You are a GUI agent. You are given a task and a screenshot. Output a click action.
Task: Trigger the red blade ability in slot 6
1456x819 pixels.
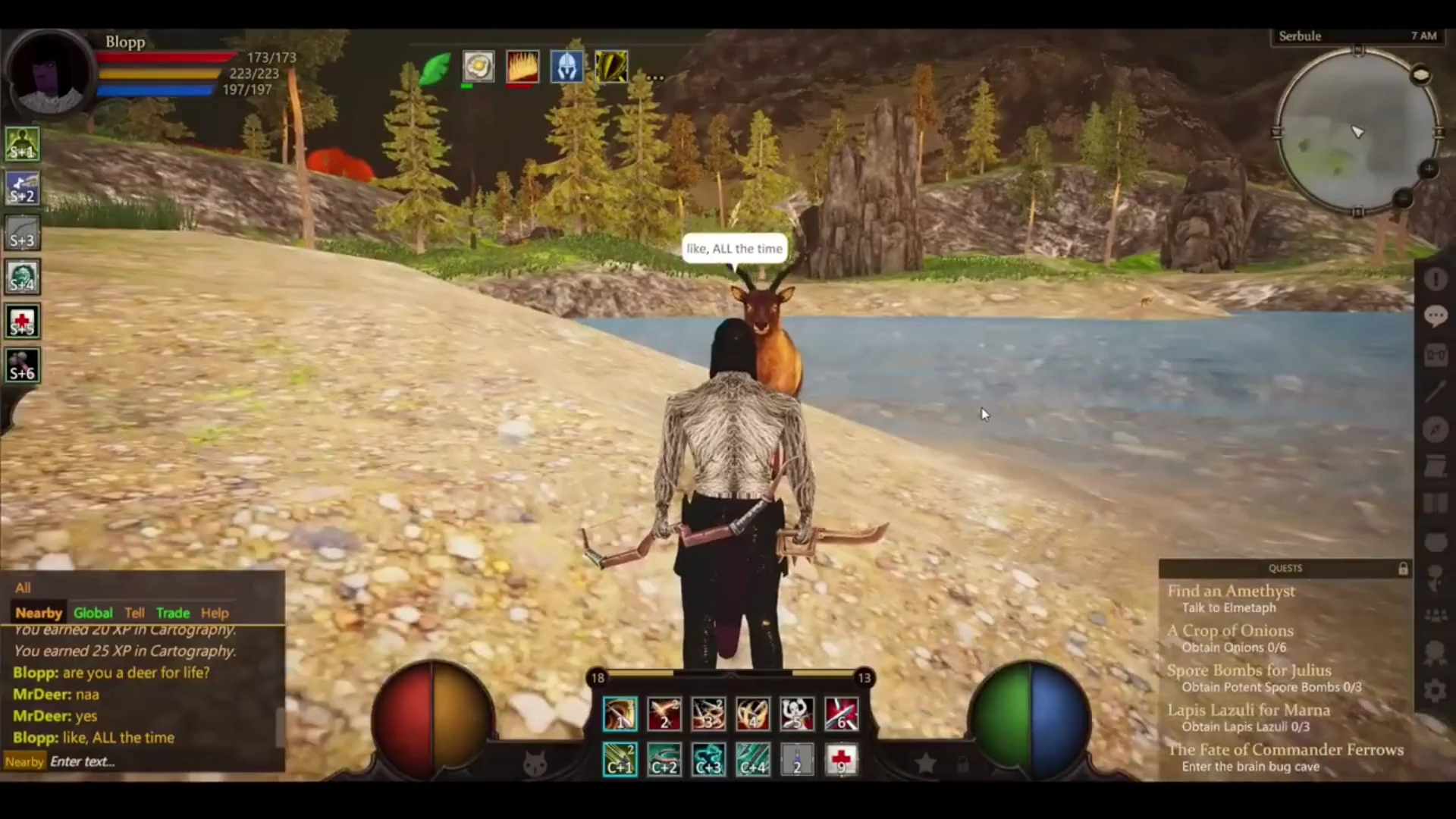tap(841, 714)
